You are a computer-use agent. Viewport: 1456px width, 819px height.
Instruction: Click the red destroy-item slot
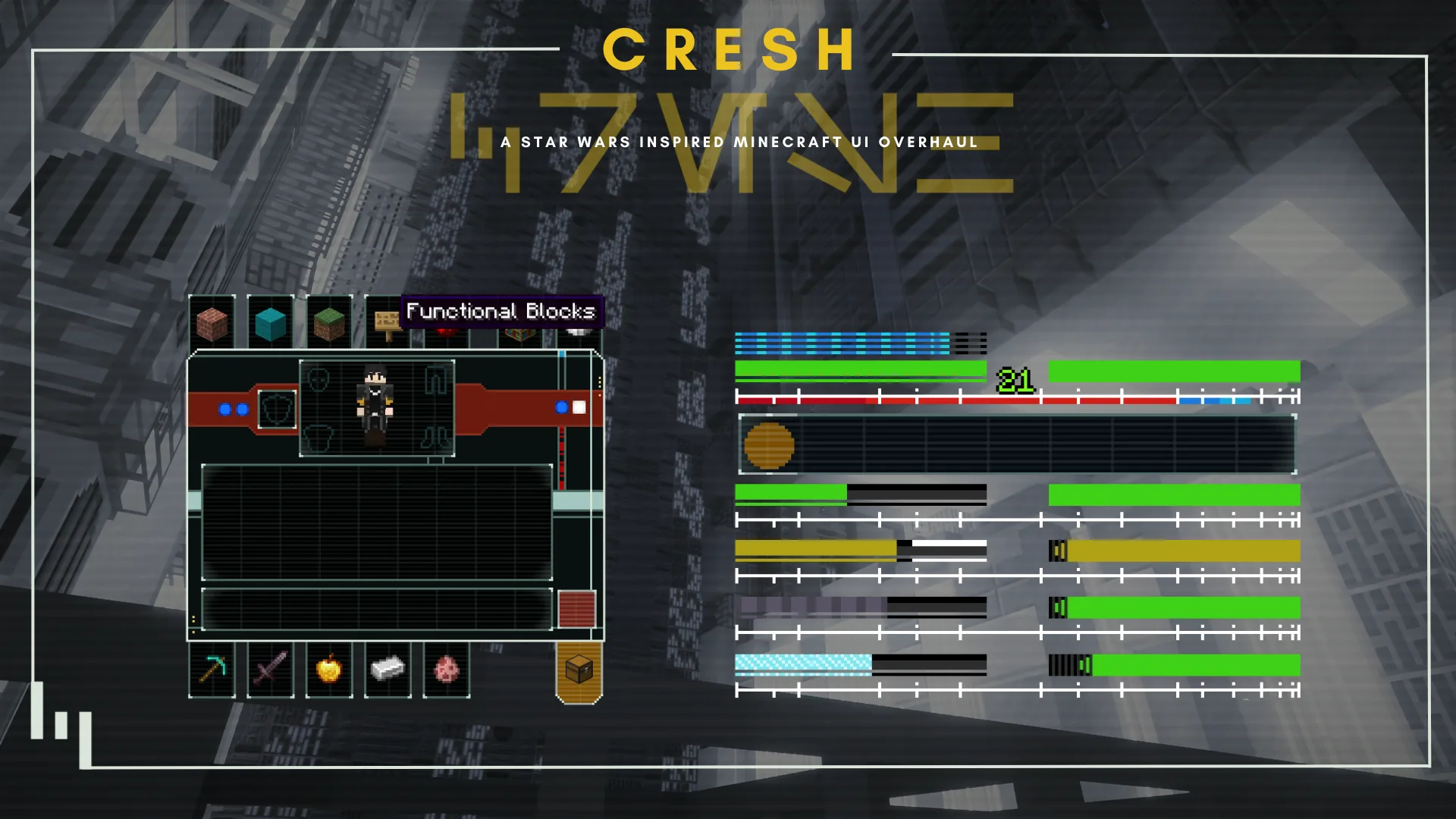point(576,610)
